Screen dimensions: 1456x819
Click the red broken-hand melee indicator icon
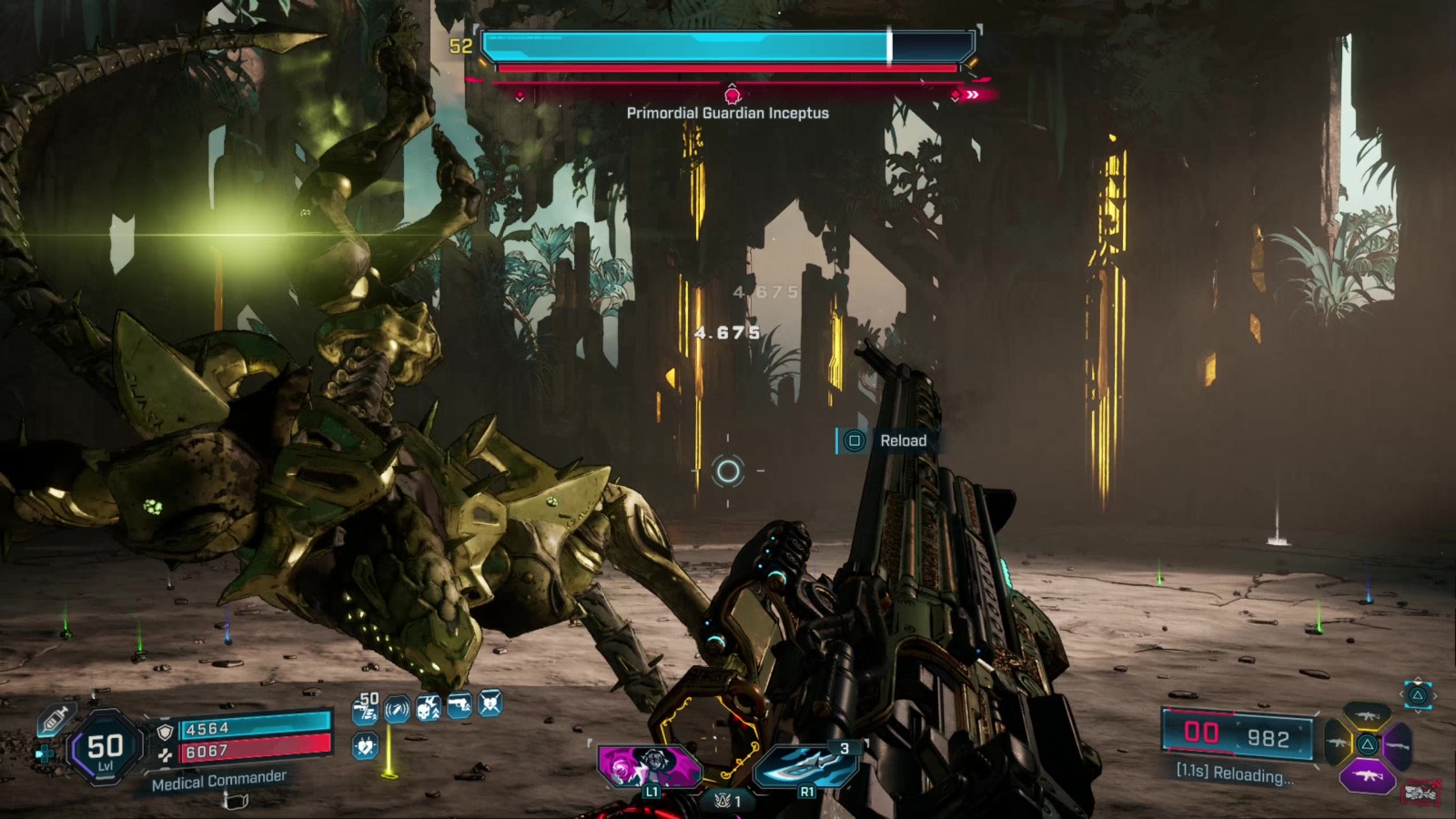tap(1422, 790)
